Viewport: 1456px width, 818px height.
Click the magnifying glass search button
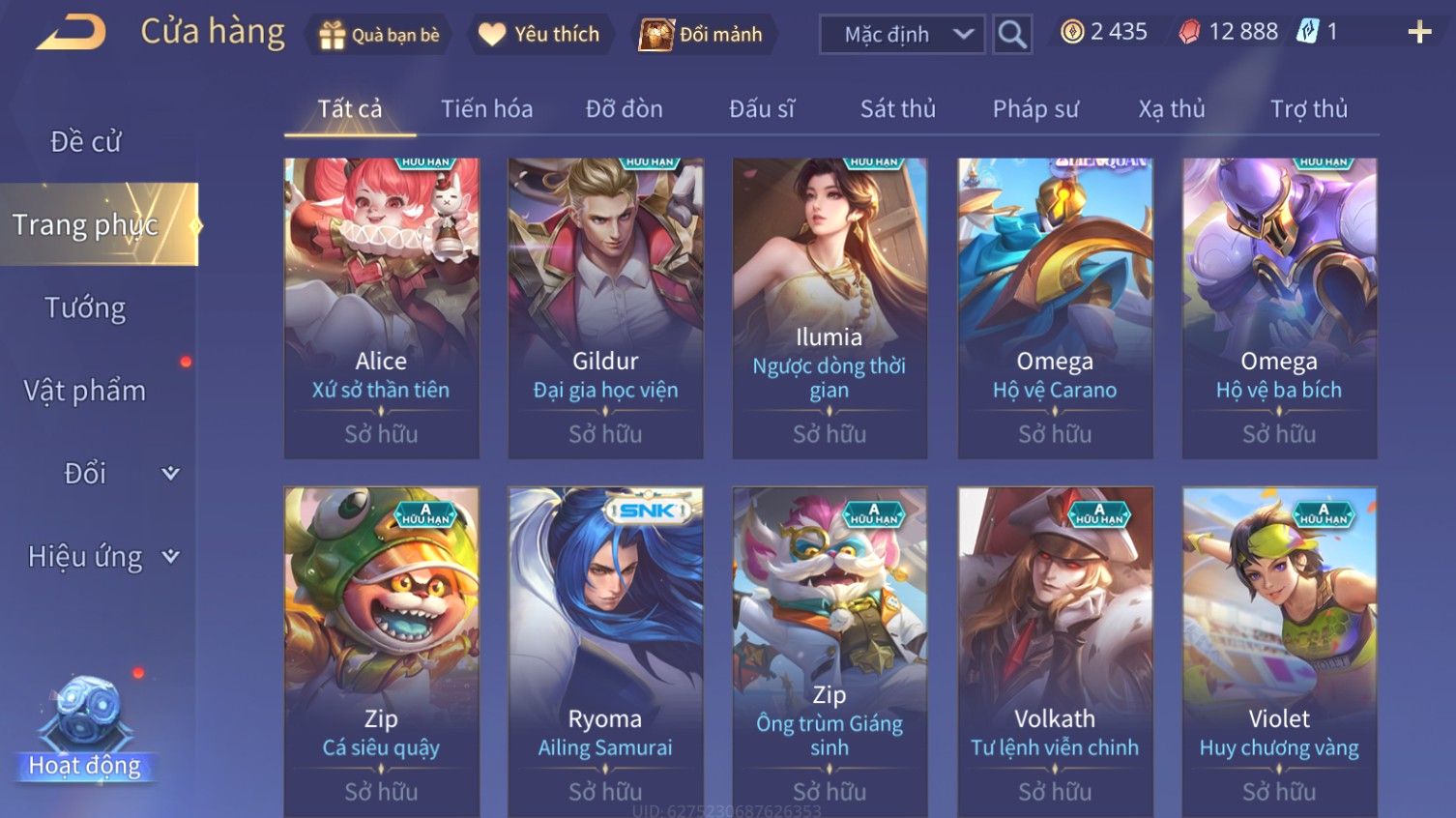pyautogui.click(x=1012, y=35)
